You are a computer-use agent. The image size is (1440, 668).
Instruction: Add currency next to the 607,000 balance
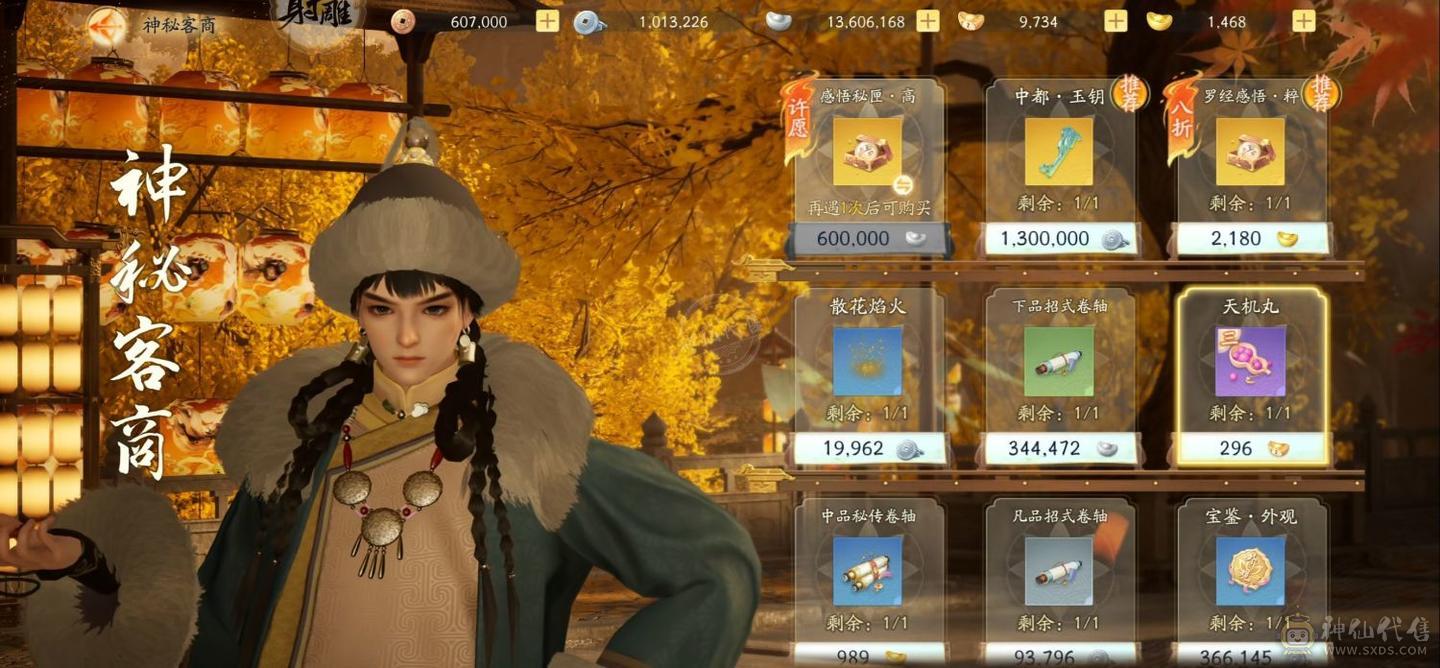point(547,21)
